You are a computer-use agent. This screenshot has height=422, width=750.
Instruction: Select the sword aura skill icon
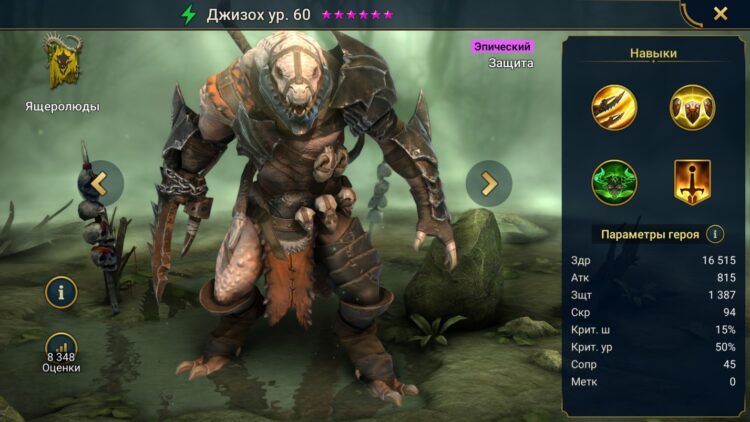691,182
